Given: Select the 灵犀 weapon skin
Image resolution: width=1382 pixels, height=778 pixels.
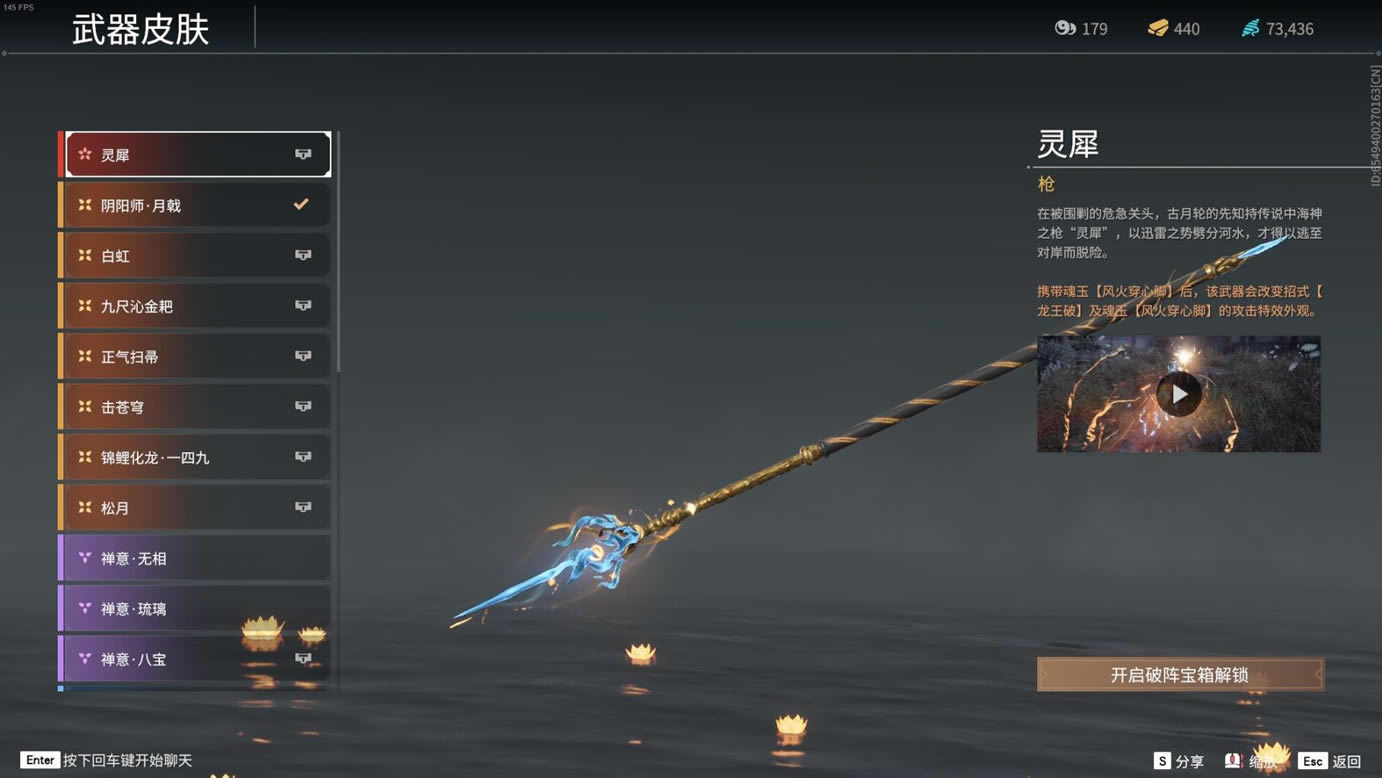Looking at the screenshot, I should (x=197, y=155).
